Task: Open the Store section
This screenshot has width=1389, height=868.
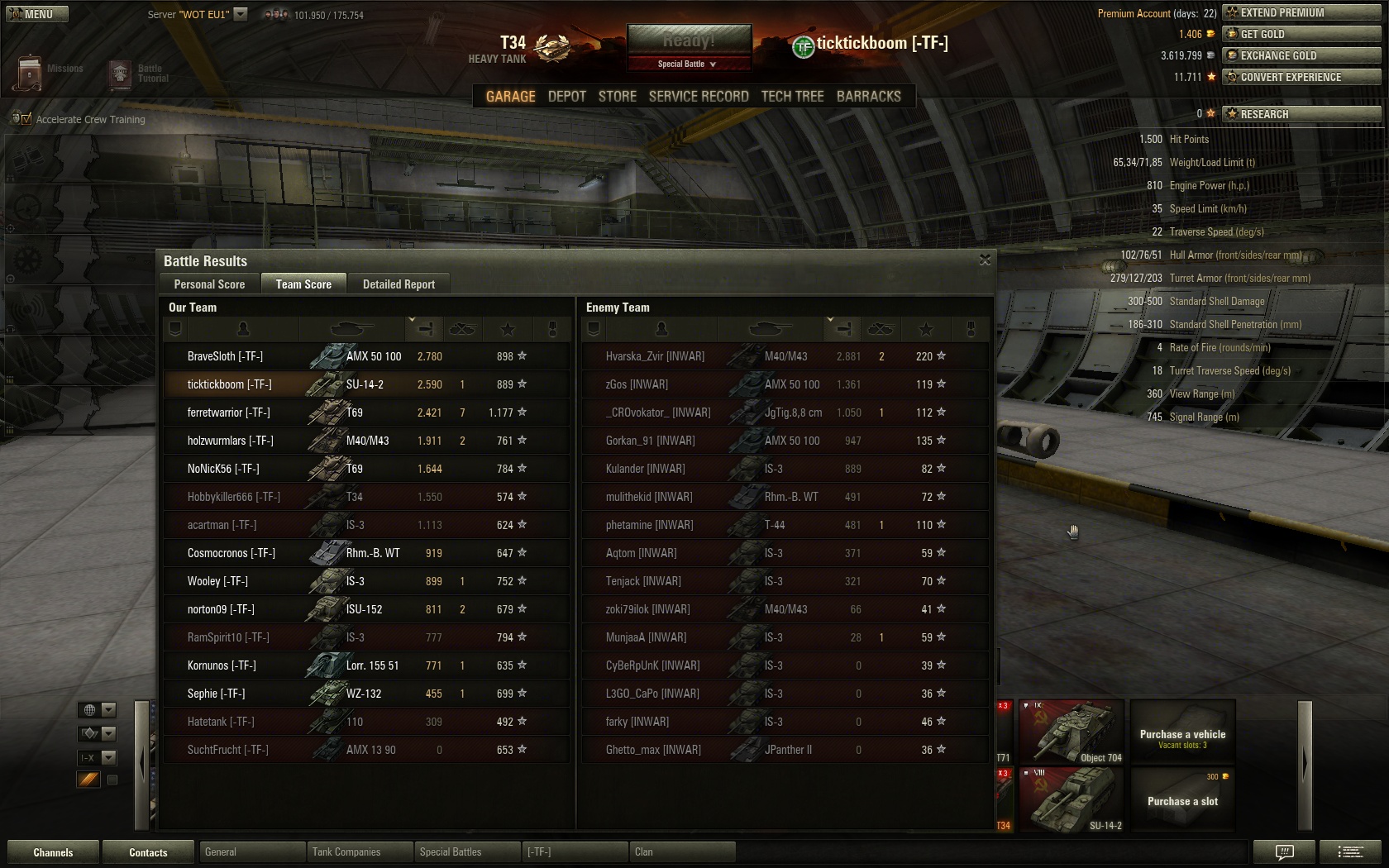Action: tap(617, 97)
